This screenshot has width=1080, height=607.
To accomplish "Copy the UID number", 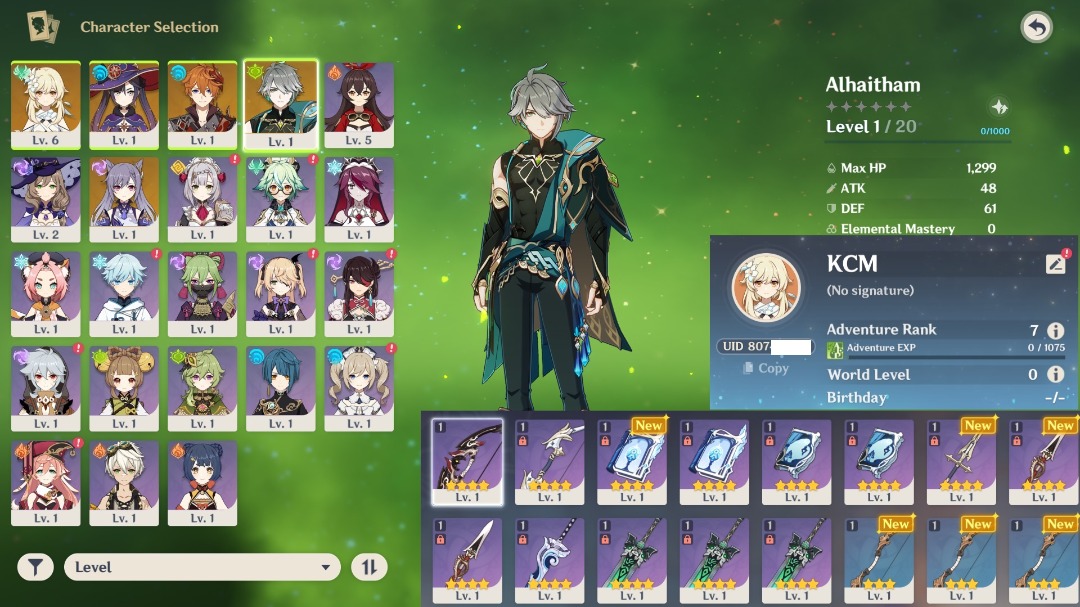I will coord(767,368).
